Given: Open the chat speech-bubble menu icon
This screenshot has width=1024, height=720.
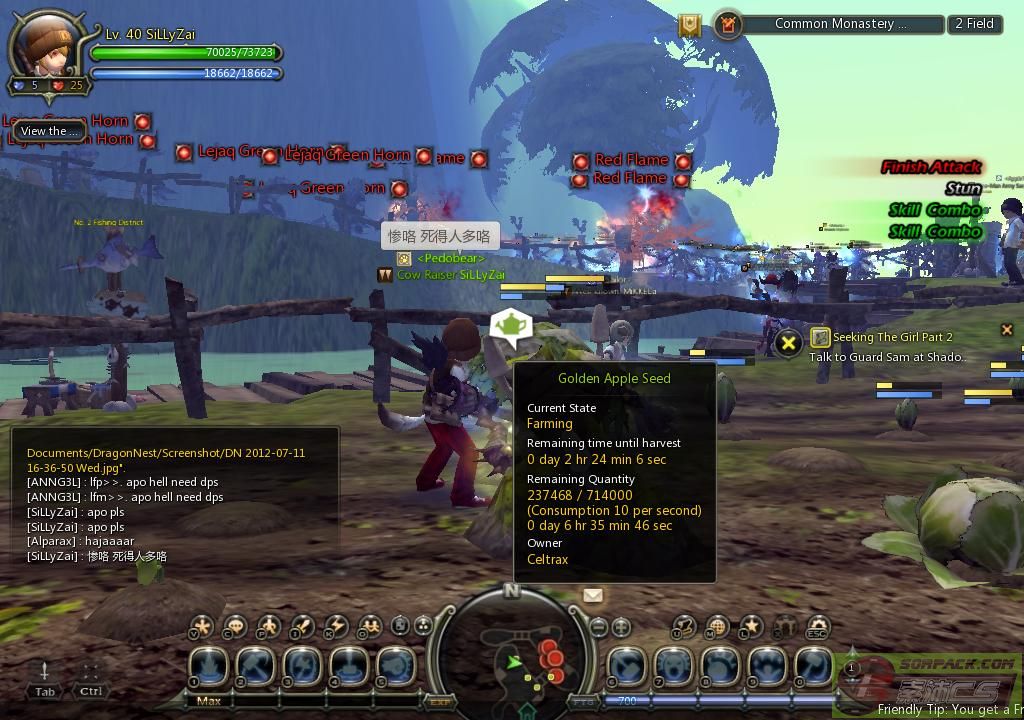Looking at the screenshot, I should click(x=236, y=627).
